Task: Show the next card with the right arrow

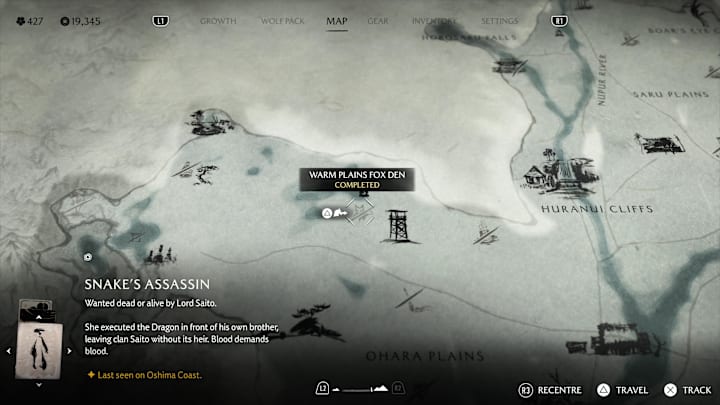Action: coord(70,350)
